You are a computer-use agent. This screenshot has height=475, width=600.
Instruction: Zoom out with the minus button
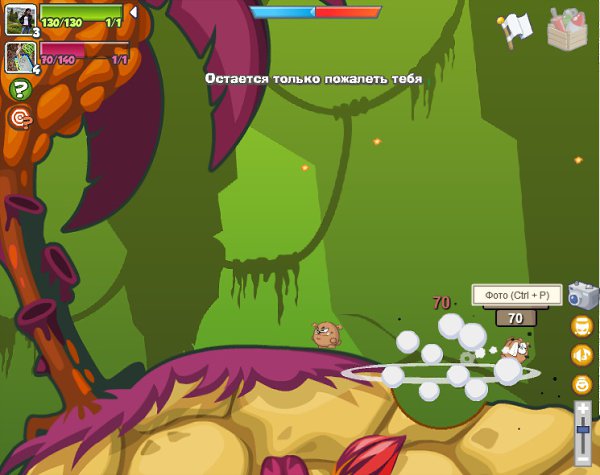coord(583,458)
